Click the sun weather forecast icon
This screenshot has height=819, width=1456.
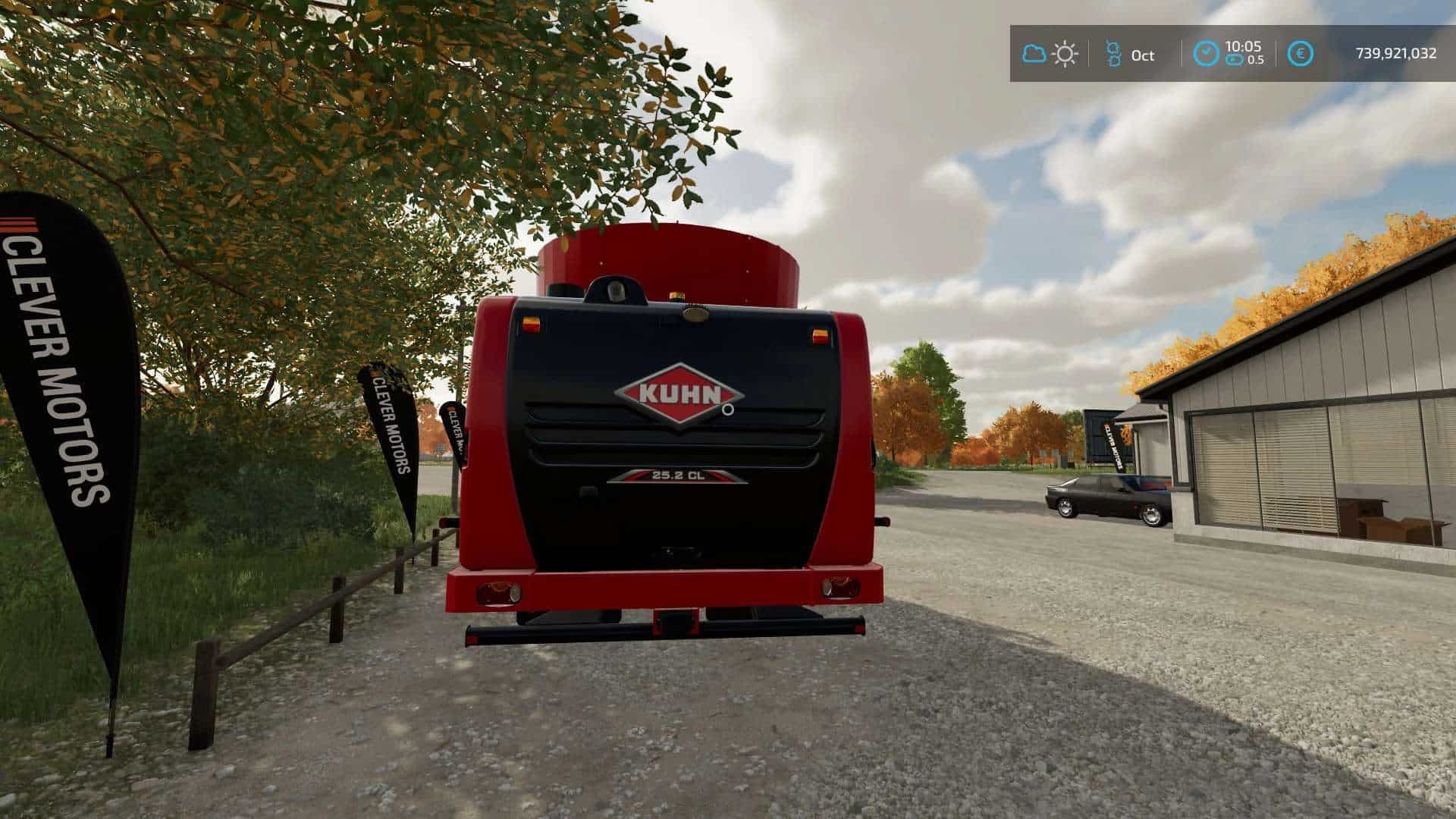(1065, 54)
